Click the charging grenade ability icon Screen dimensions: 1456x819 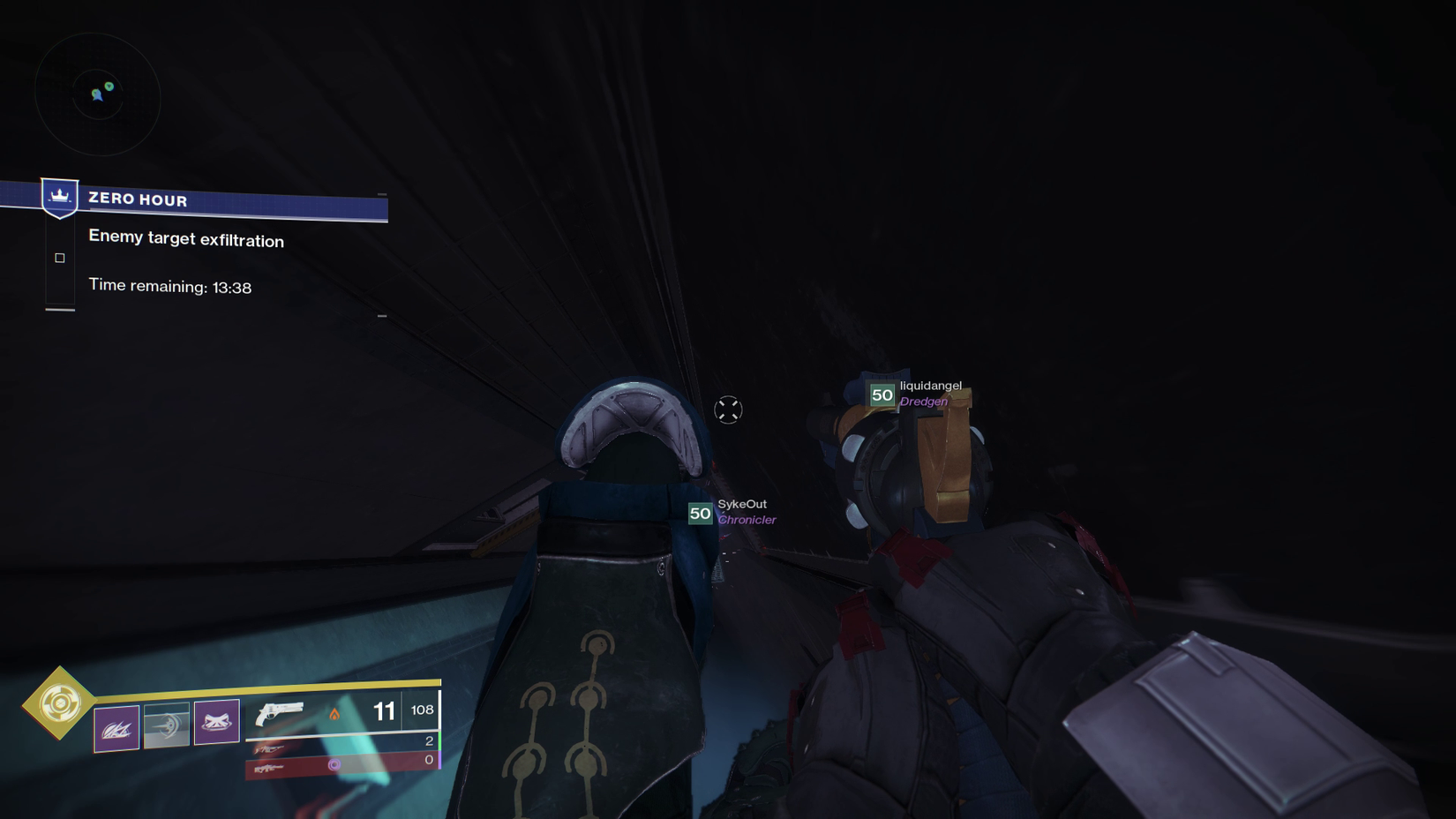(168, 724)
